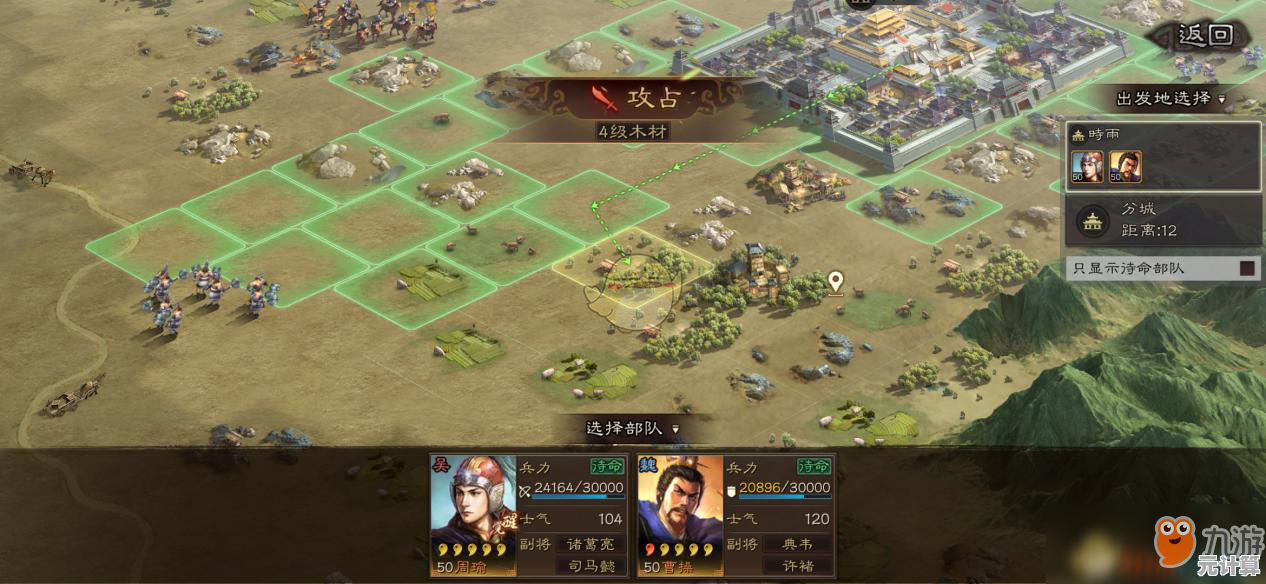
Task: Expand the 选择部队 troop selector
Action: 631,428
